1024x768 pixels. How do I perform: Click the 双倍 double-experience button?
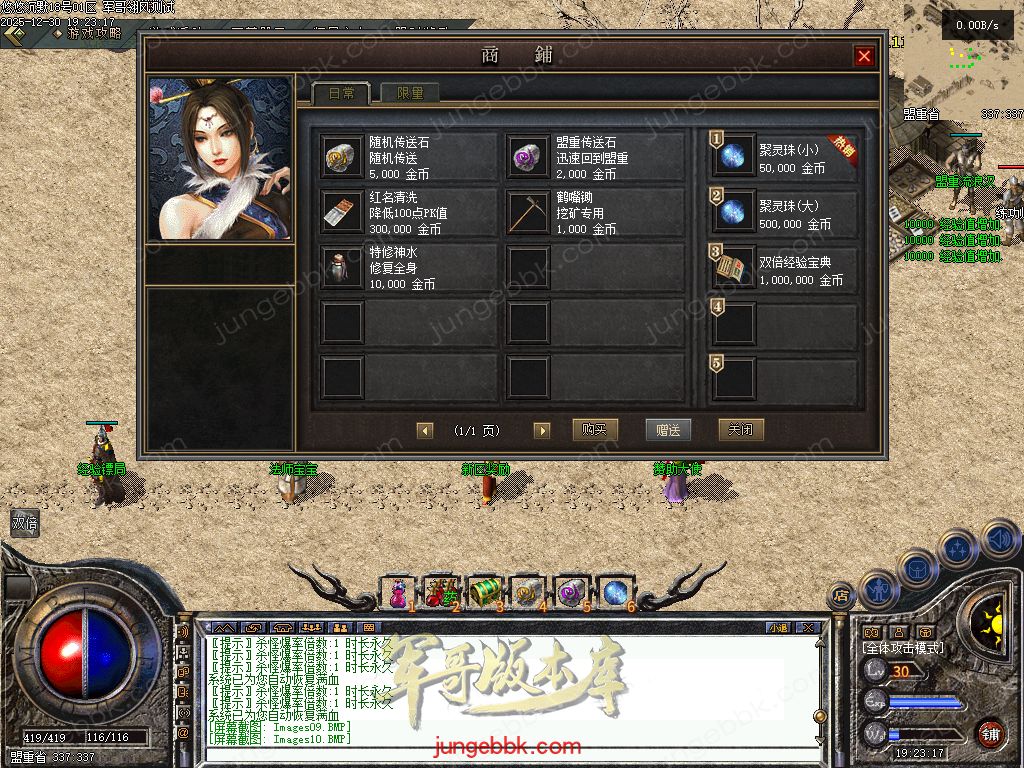point(24,522)
